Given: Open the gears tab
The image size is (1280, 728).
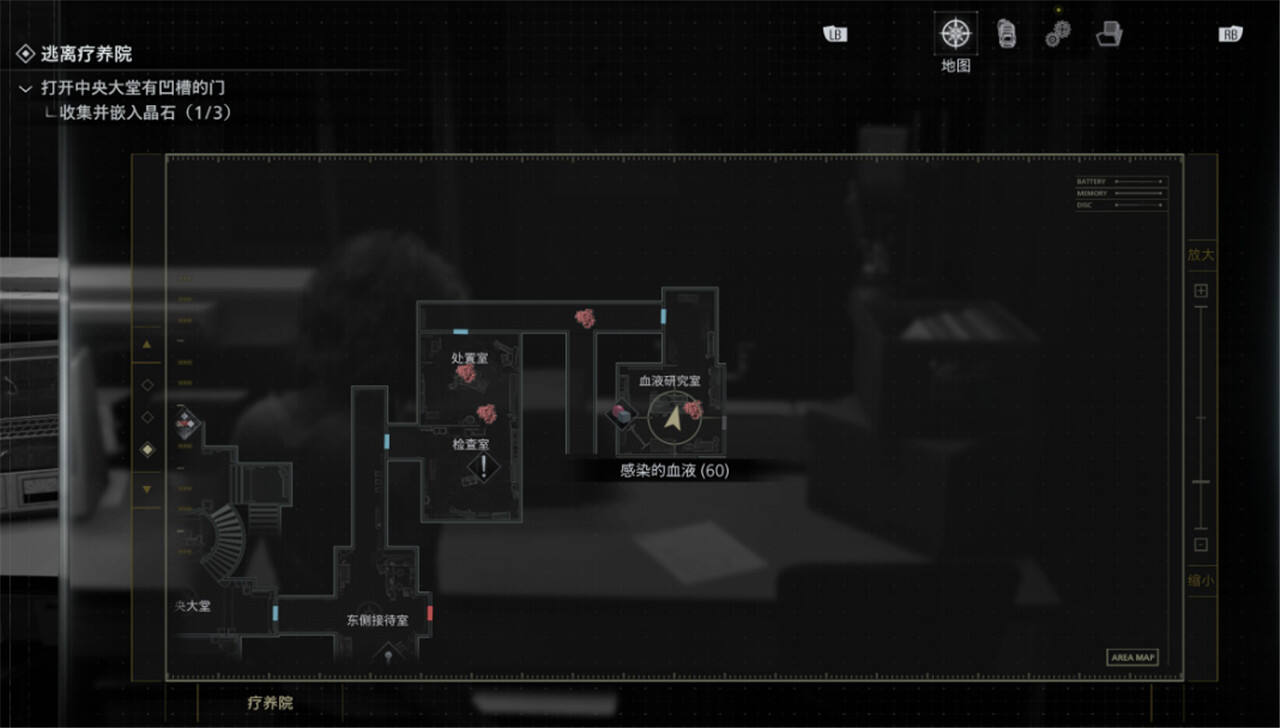Looking at the screenshot, I should (1057, 35).
